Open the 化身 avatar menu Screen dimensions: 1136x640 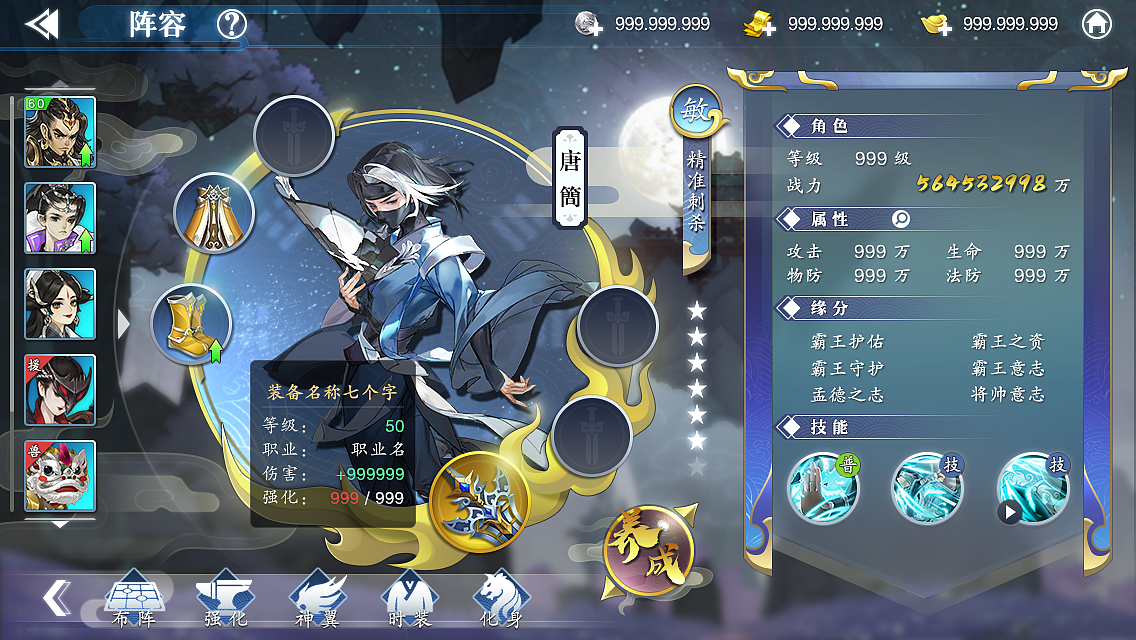[x=501, y=600]
